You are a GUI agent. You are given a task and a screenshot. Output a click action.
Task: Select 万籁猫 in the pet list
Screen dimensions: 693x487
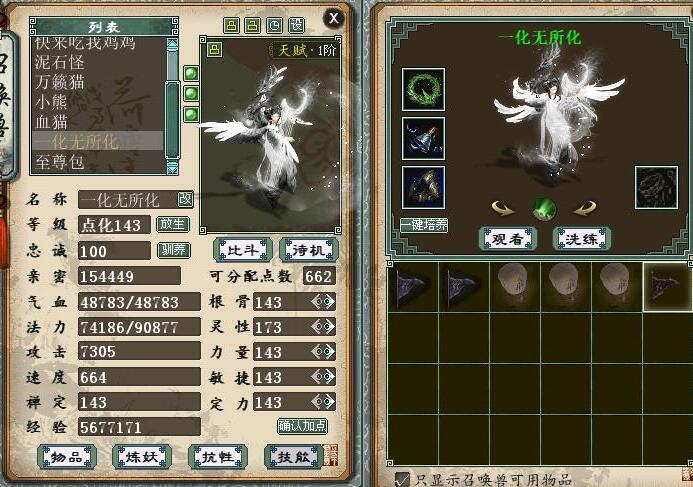(x=63, y=82)
